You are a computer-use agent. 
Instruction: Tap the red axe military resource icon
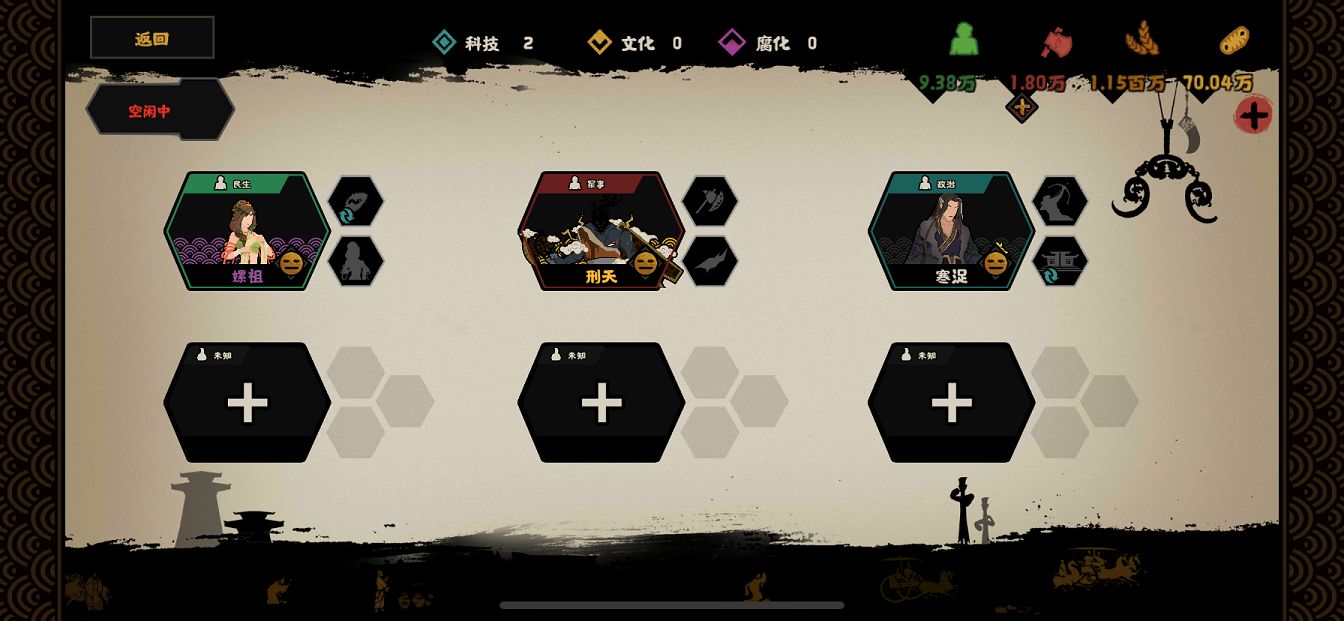click(1055, 41)
